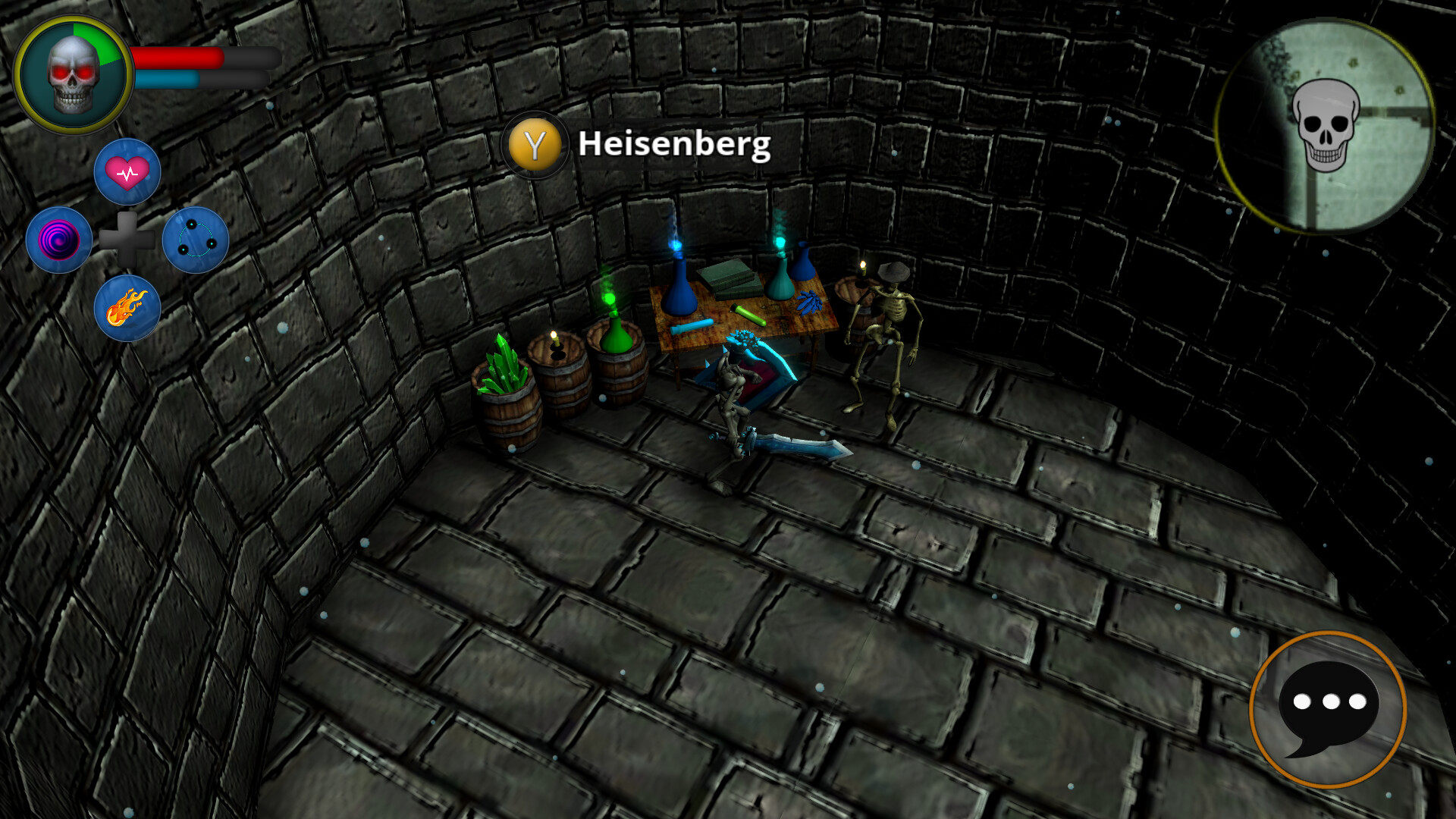Screen dimensions: 1456x819
Task: Tap the lit candle on the barrel
Action: tap(553, 340)
